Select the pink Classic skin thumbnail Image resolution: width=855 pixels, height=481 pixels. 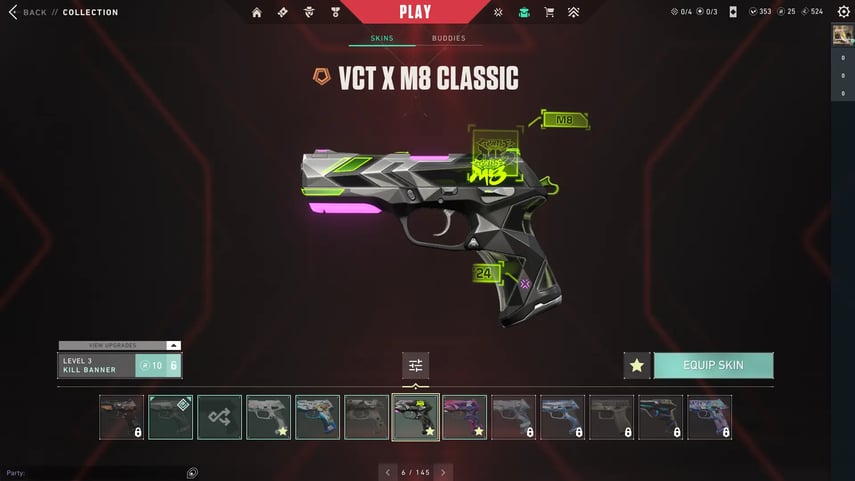pyautogui.click(x=464, y=417)
